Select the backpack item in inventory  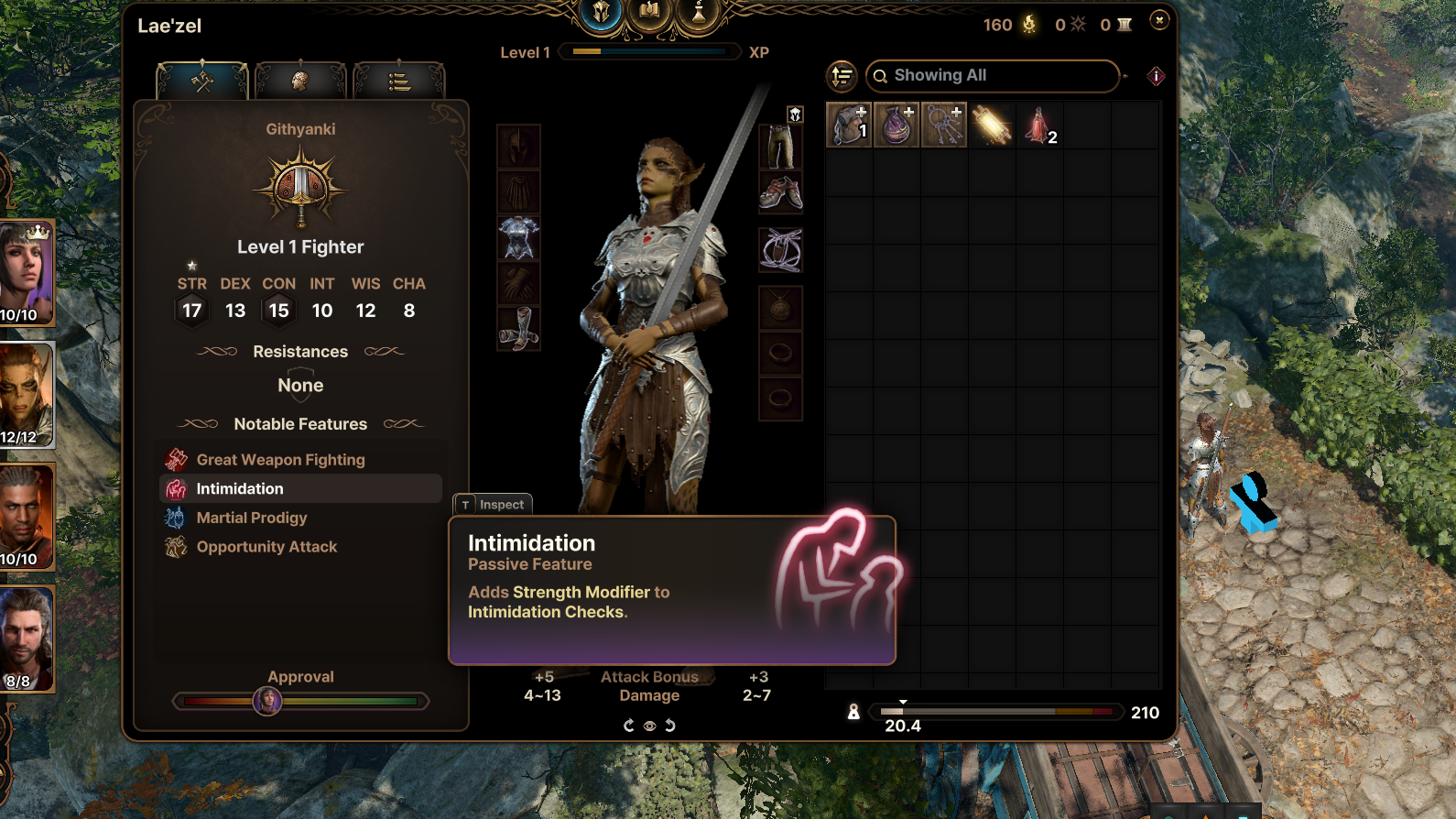coord(849,125)
